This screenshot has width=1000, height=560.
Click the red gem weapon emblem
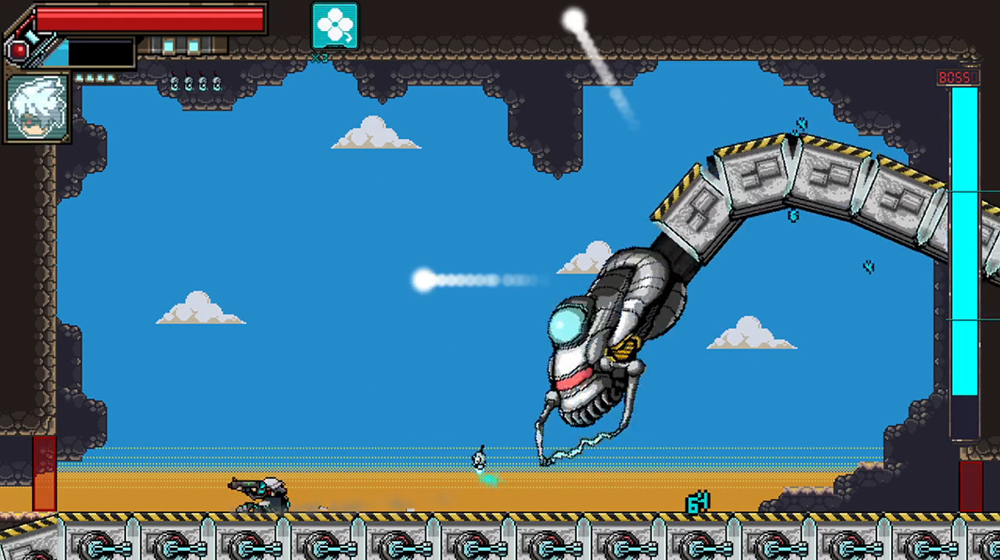[x=19, y=48]
